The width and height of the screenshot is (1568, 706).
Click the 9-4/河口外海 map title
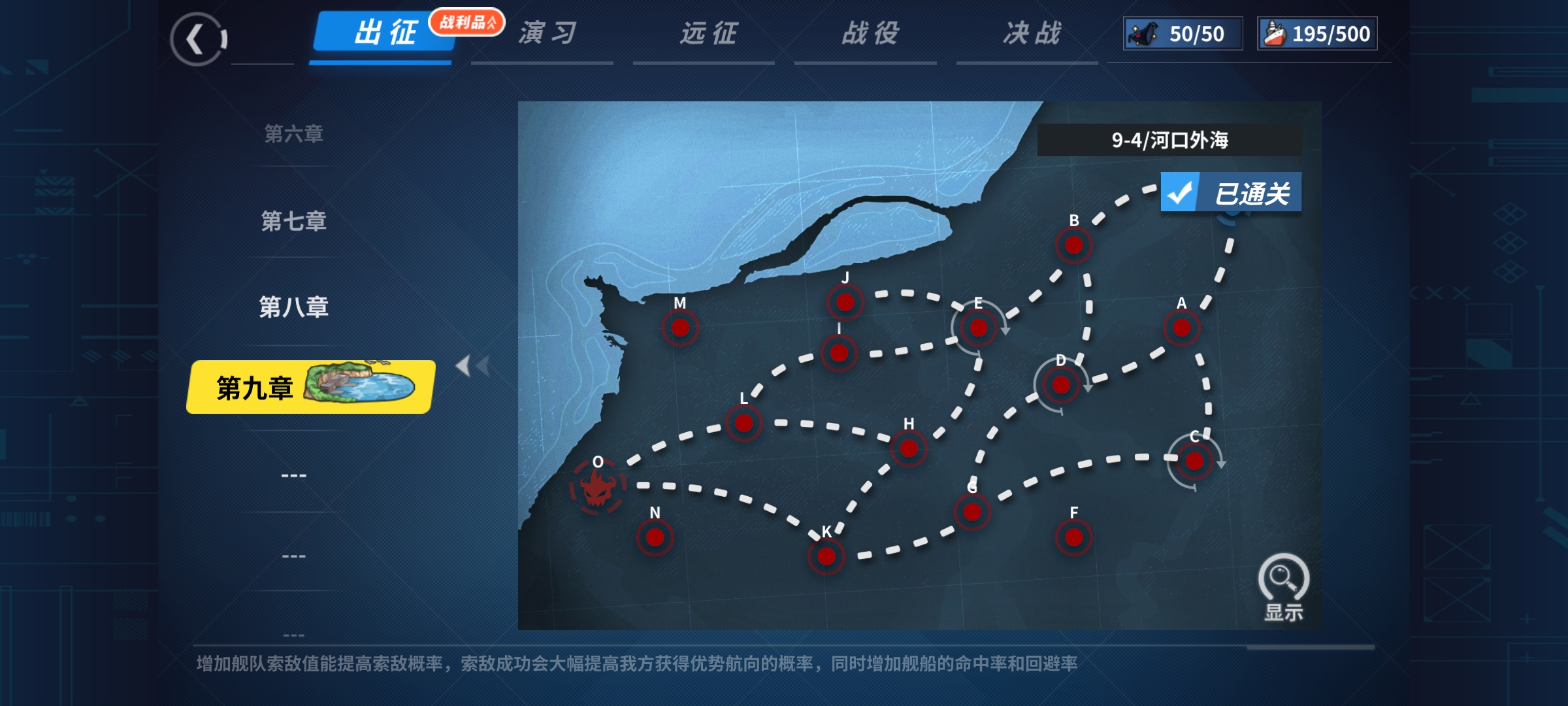coord(1169,140)
